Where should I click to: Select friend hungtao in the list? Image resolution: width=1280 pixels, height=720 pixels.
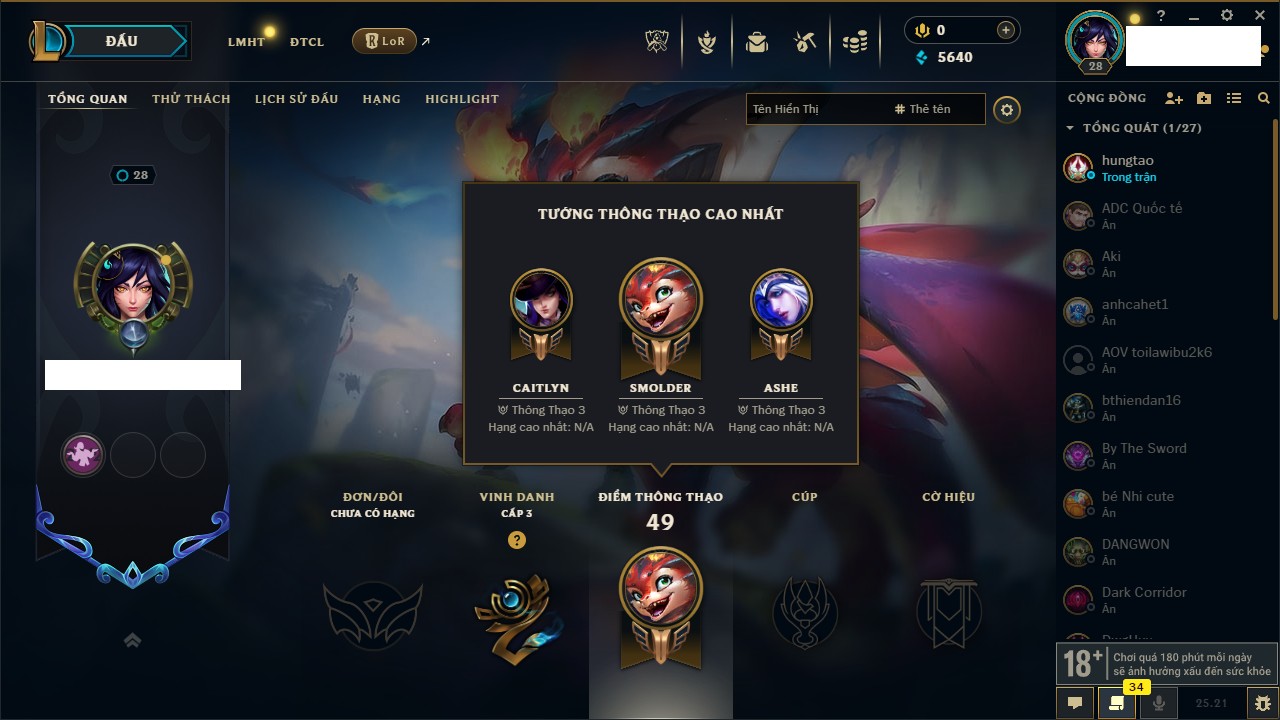(1127, 167)
